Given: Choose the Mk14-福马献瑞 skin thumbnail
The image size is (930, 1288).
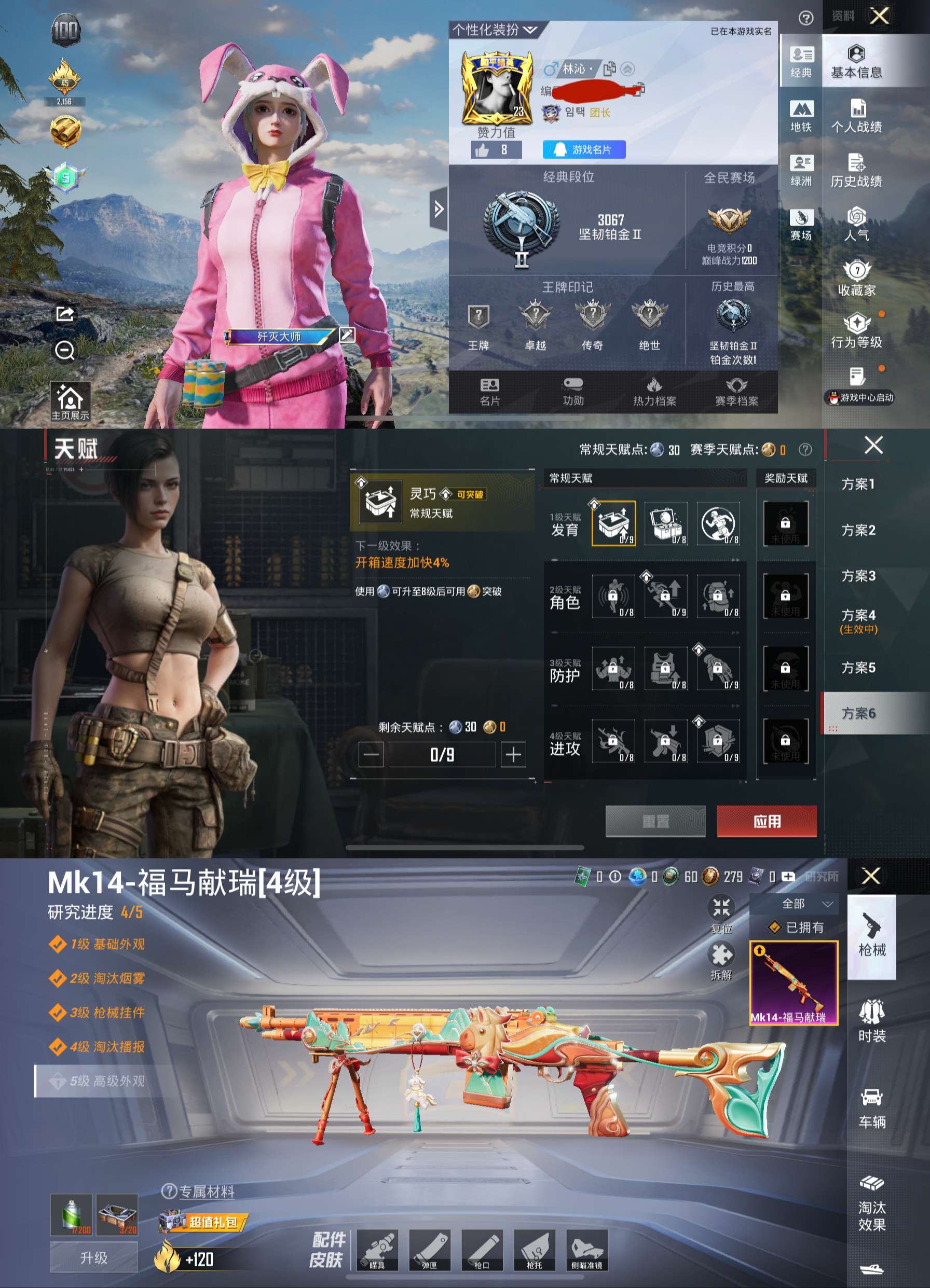Looking at the screenshot, I should pyautogui.click(x=793, y=982).
